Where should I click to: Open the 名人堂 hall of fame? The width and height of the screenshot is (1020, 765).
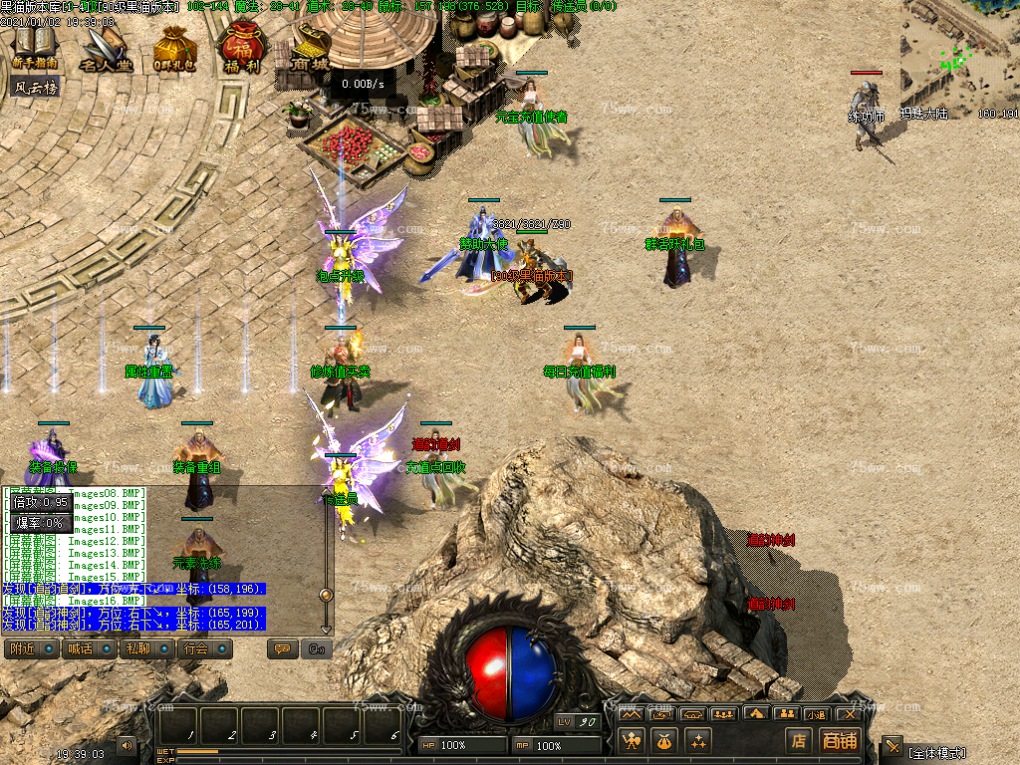[105, 50]
